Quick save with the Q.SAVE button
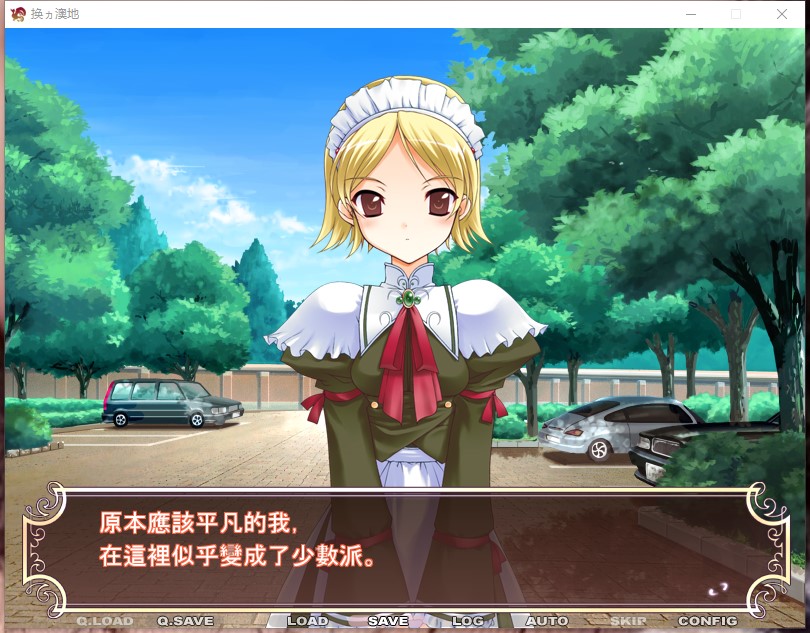Image resolution: width=810 pixels, height=633 pixels. pos(185,621)
